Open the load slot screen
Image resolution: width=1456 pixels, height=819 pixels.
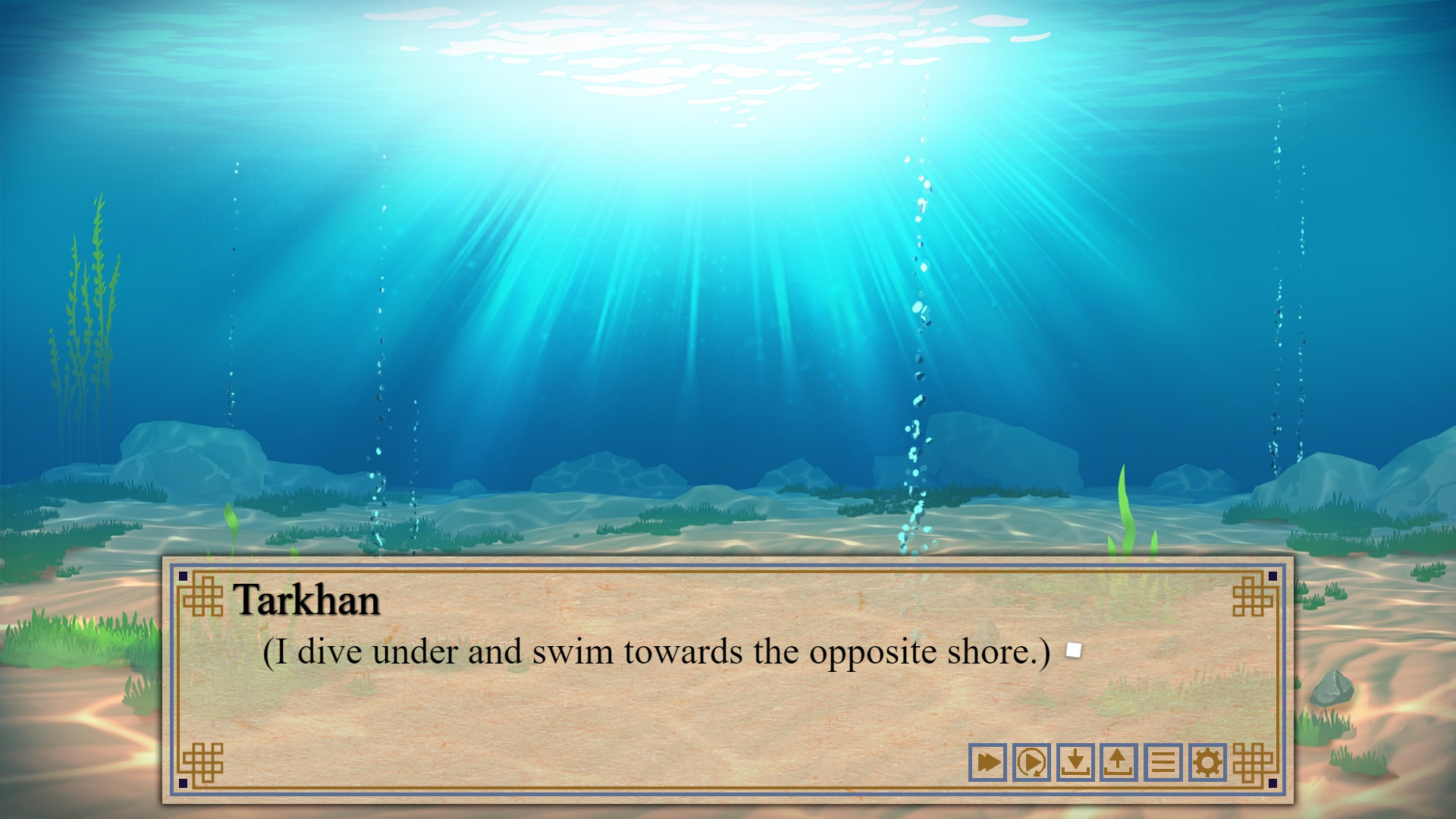tap(1119, 762)
